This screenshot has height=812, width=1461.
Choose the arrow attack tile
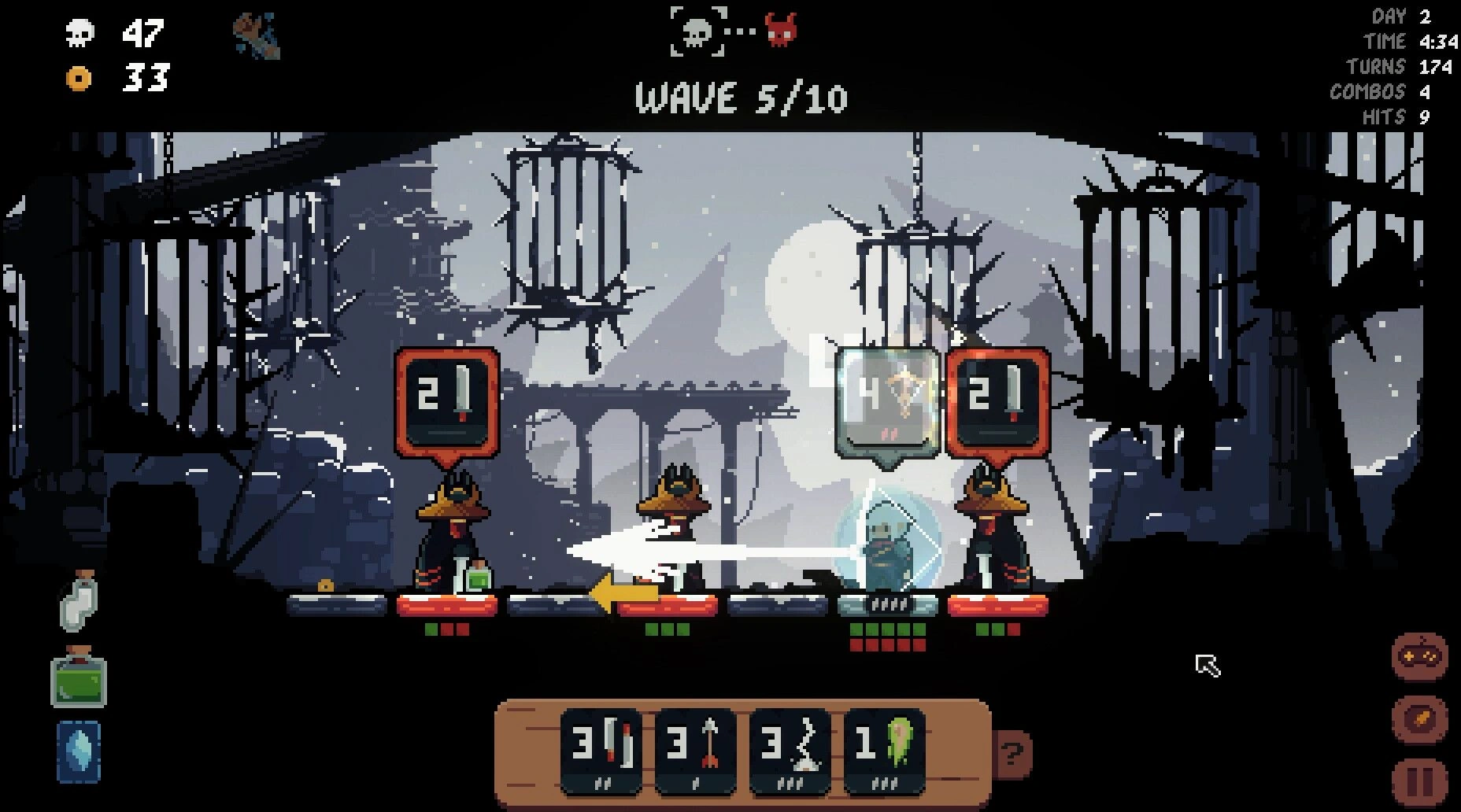(x=695, y=750)
